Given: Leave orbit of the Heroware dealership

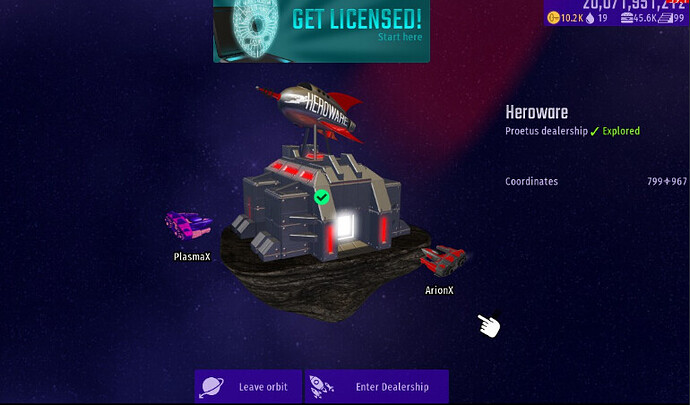Looking at the screenshot, I should 248,387.
